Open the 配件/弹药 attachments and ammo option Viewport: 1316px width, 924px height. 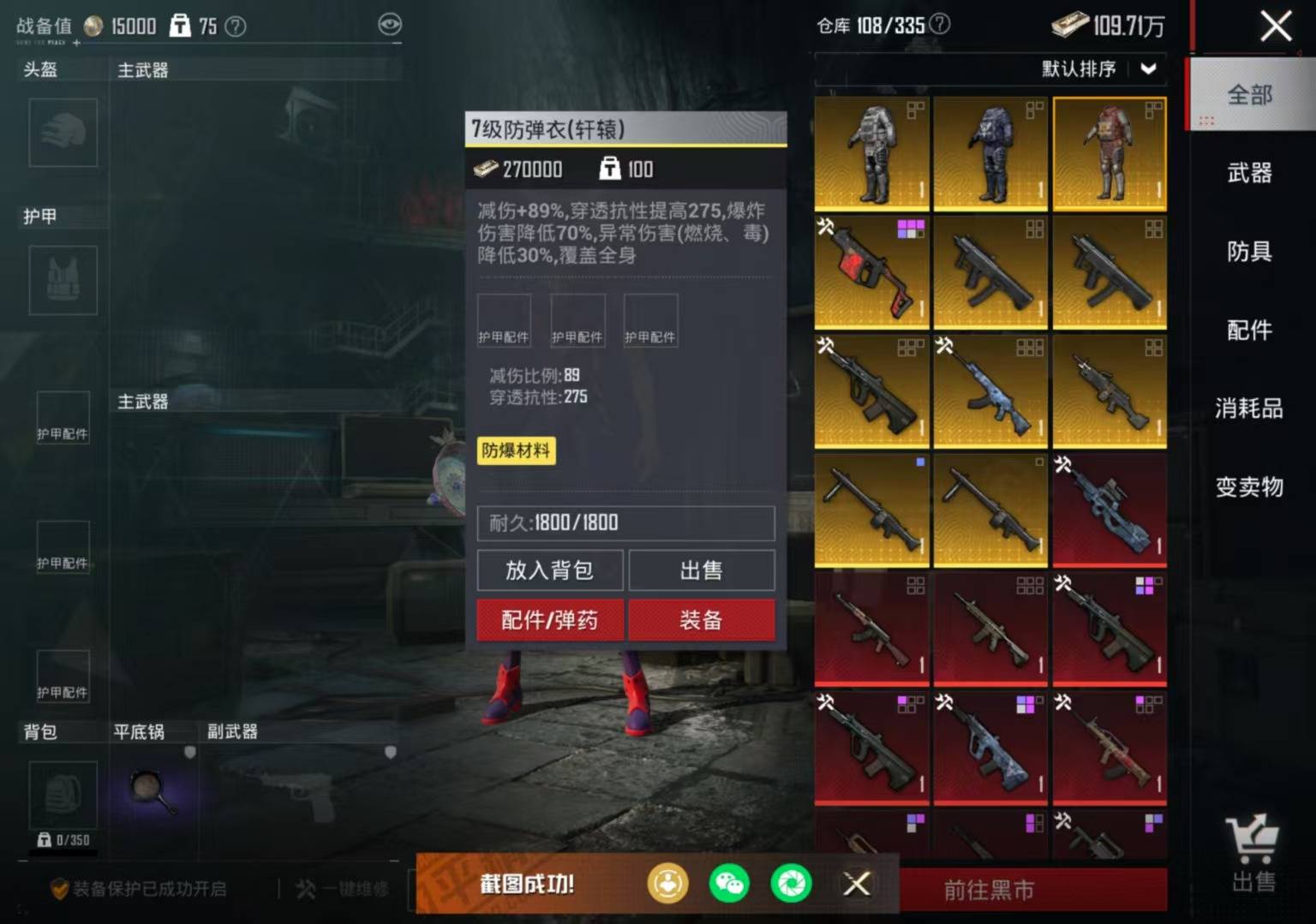(x=549, y=620)
